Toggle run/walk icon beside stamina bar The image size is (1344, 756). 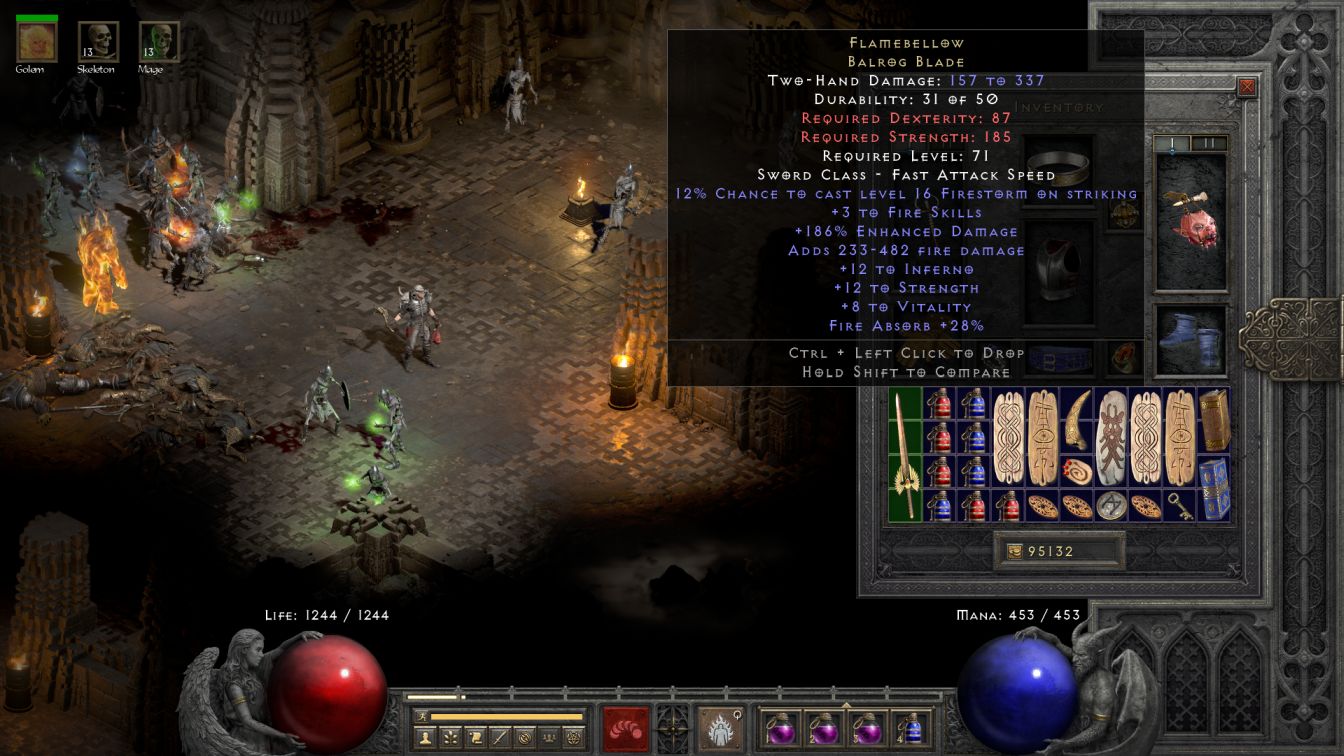click(x=421, y=716)
